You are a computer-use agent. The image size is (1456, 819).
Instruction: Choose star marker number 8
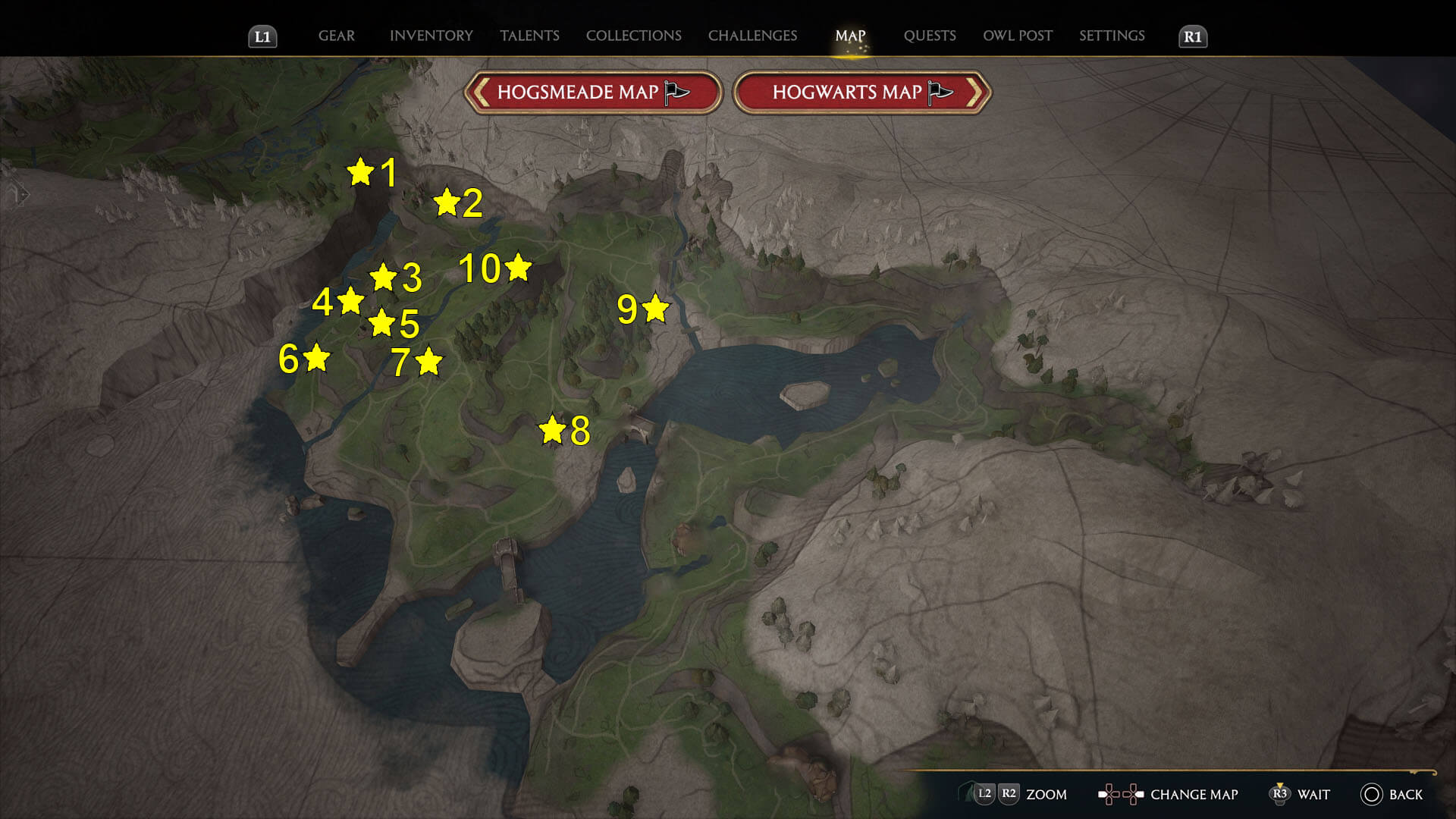coord(552,430)
